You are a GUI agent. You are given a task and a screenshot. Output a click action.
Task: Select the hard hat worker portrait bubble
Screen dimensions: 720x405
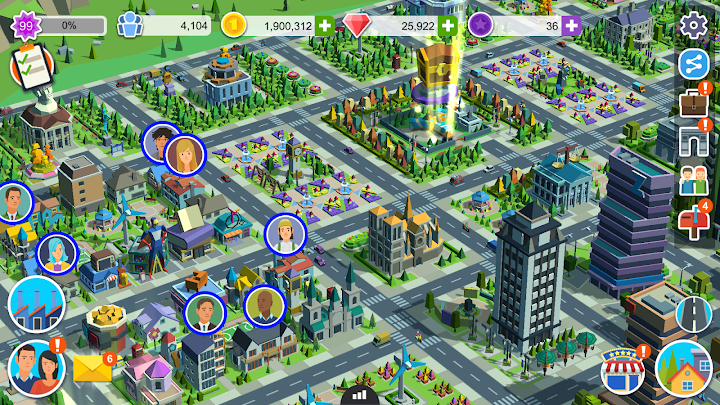[x=286, y=234]
